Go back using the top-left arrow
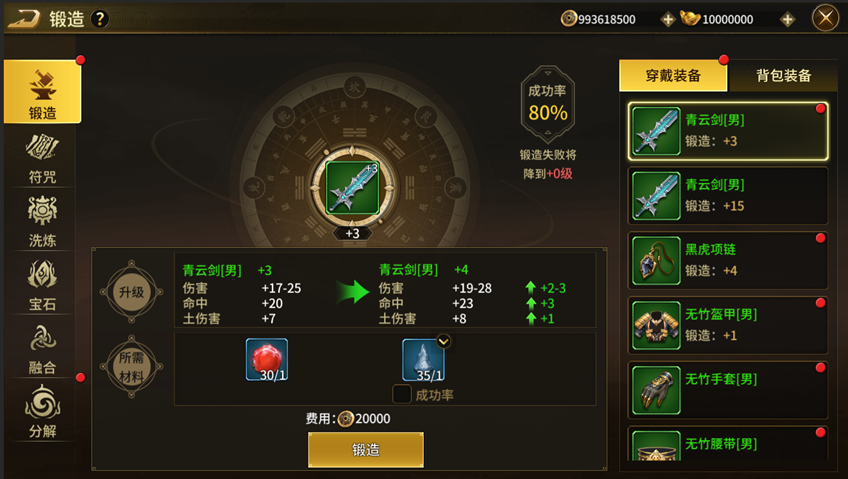The width and height of the screenshot is (848, 479). 25,18
